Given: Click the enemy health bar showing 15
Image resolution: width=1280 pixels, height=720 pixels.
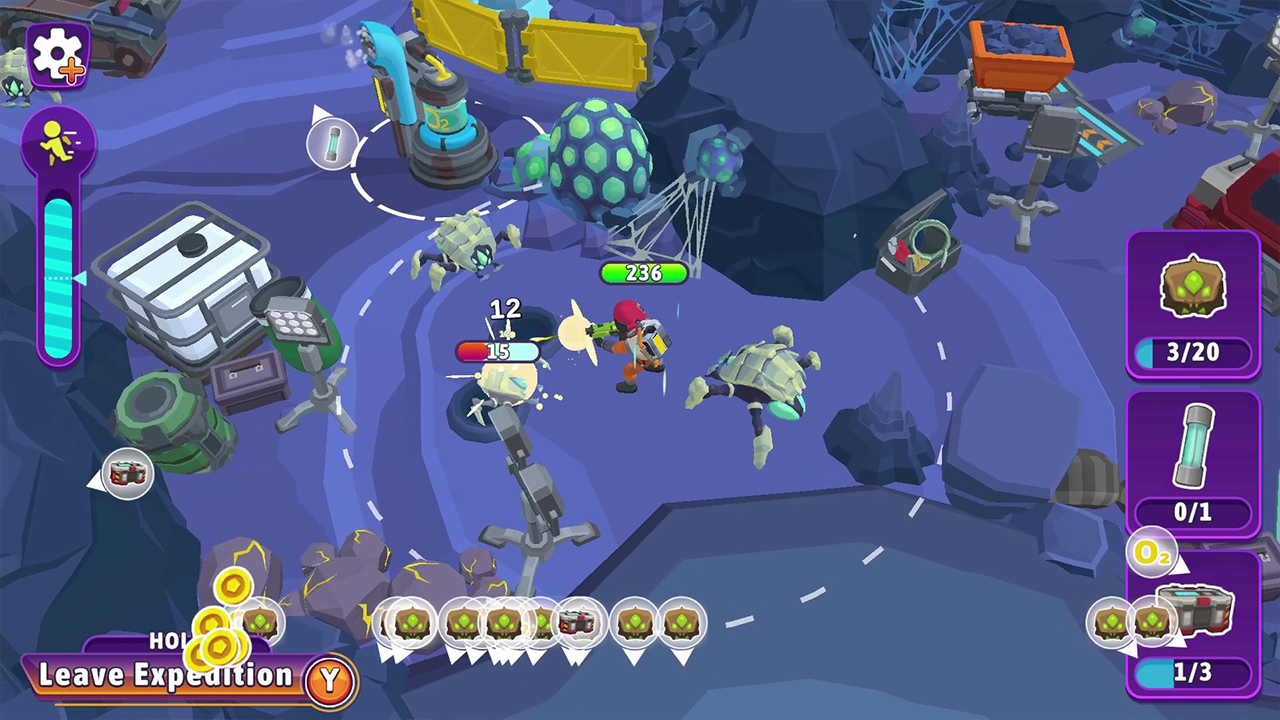Looking at the screenshot, I should (x=499, y=351).
